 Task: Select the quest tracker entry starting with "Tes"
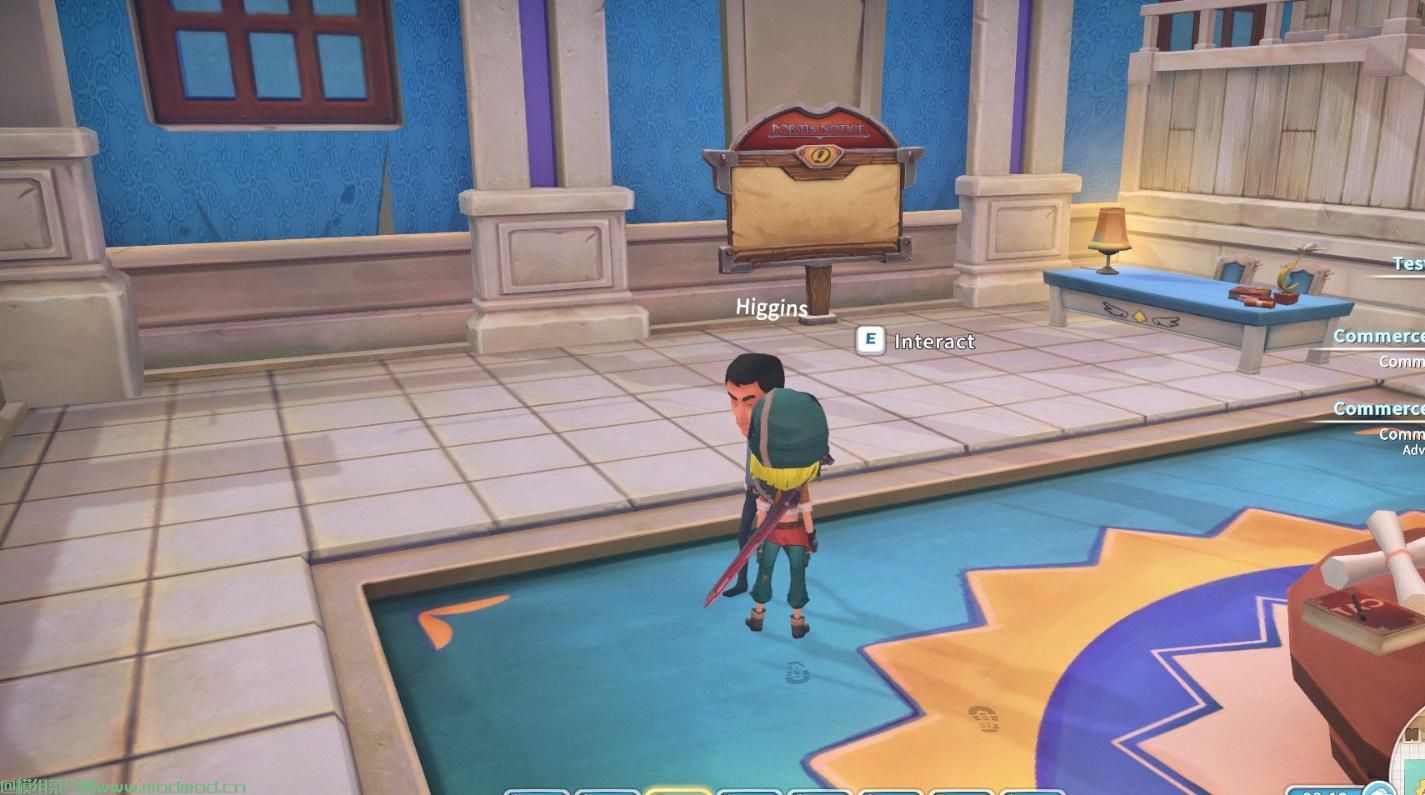[1408, 263]
